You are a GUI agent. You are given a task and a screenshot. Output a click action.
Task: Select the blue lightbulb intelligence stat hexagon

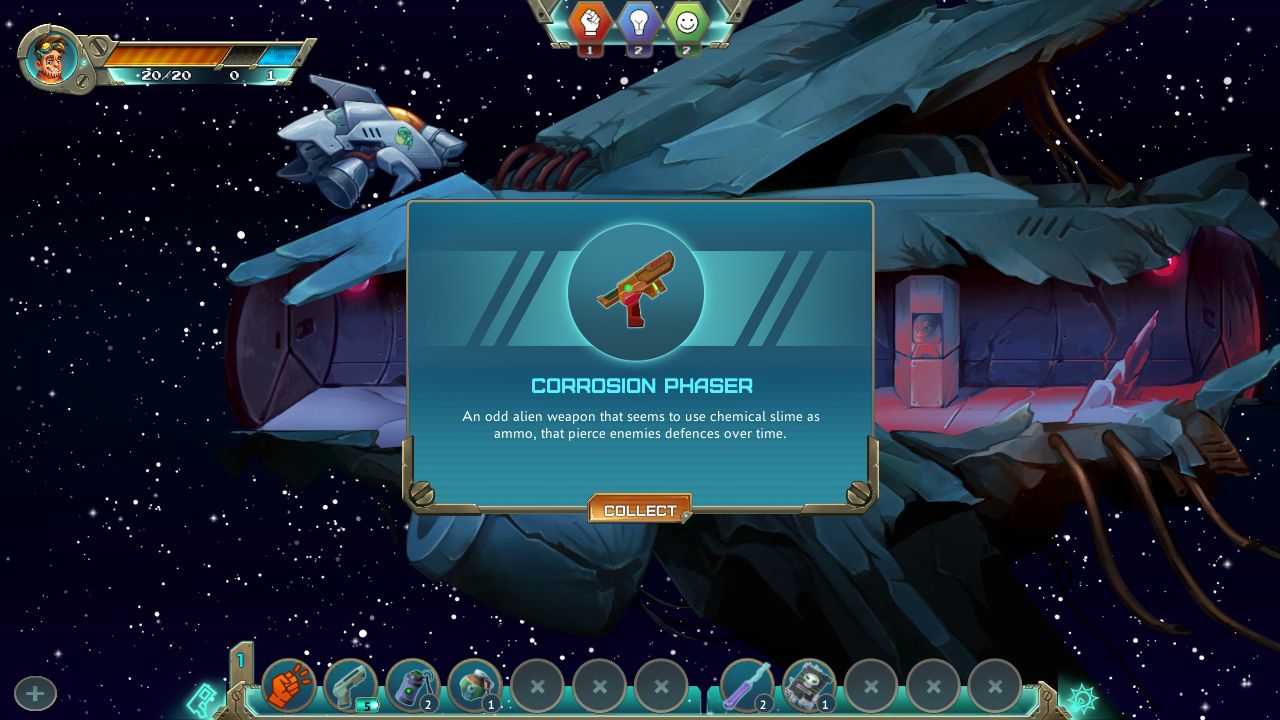point(637,20)
